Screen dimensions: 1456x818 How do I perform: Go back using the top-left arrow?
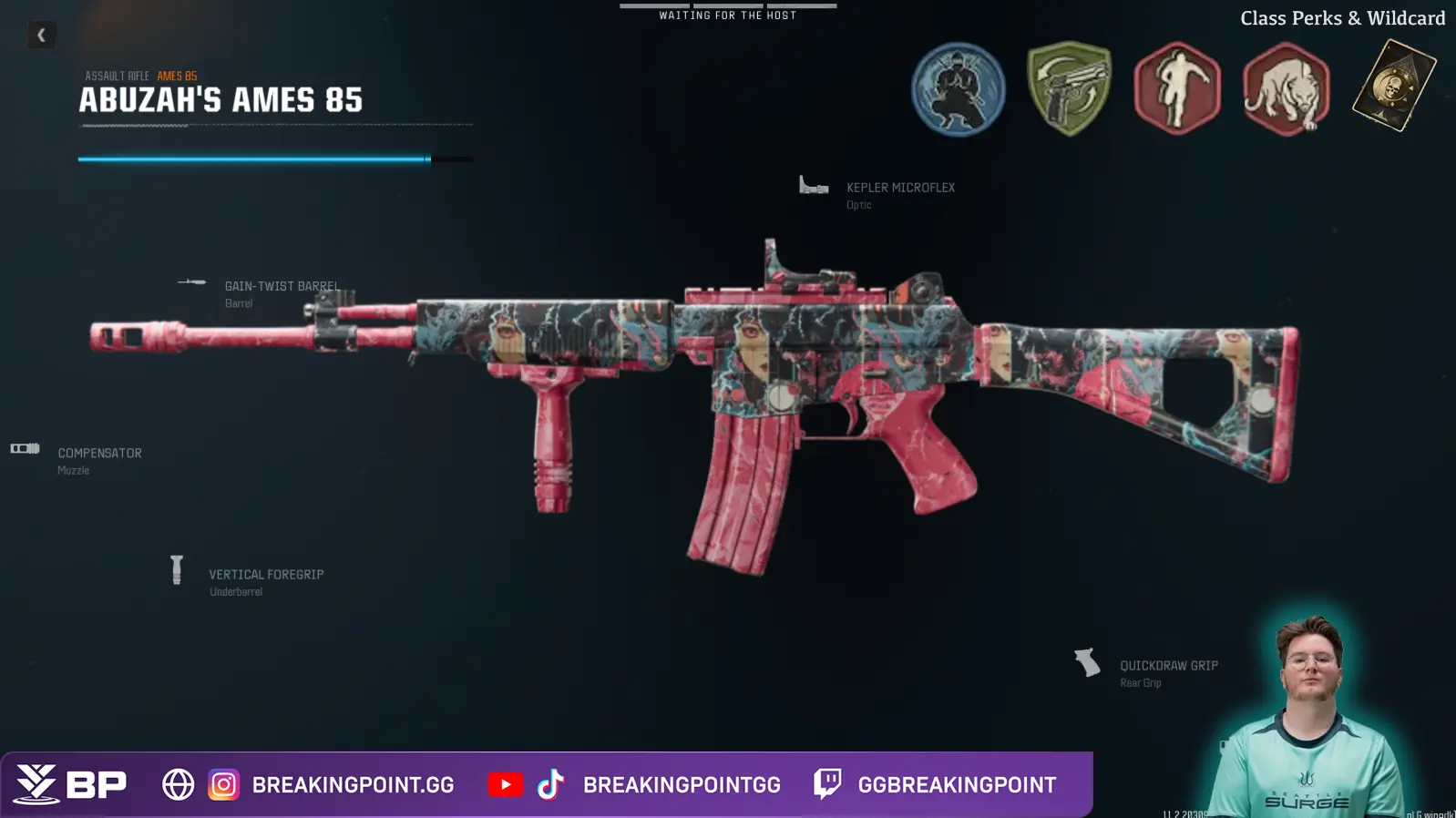click(x=41, y=36)
